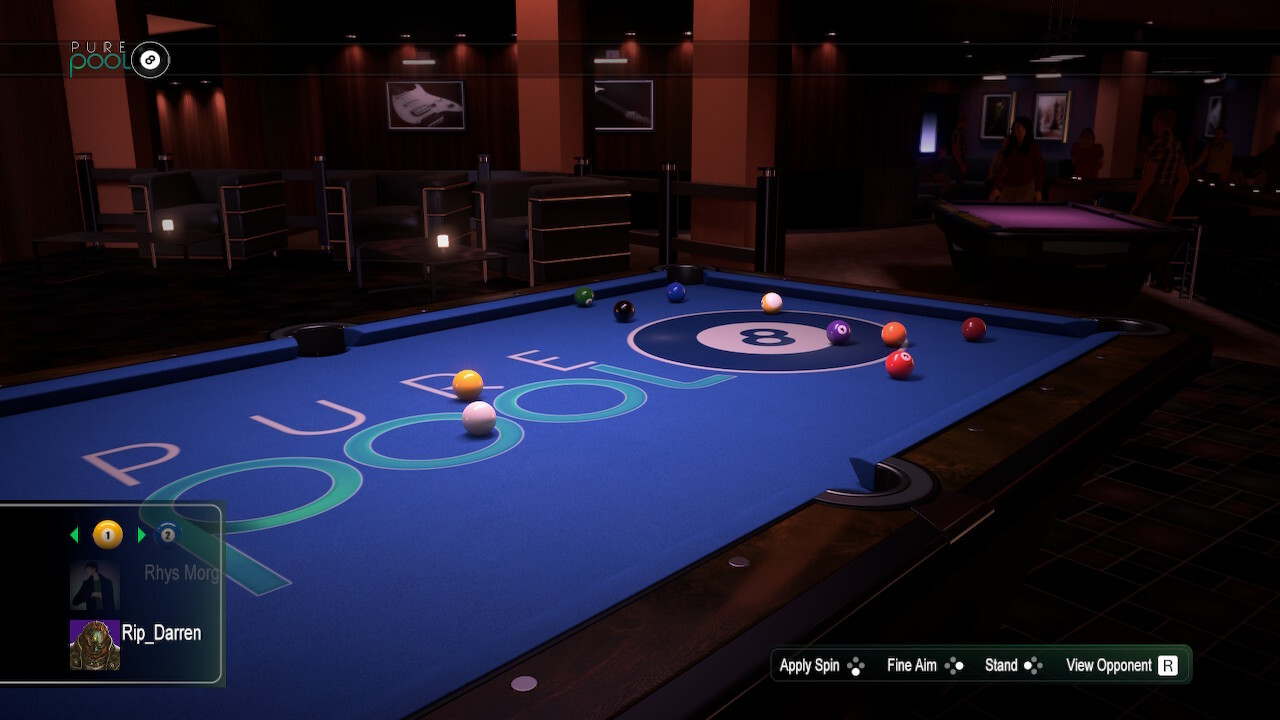Click the left green arrow in player panel
The height and width of the screenshot is (720, 1280).
click(x=74, y=534)
